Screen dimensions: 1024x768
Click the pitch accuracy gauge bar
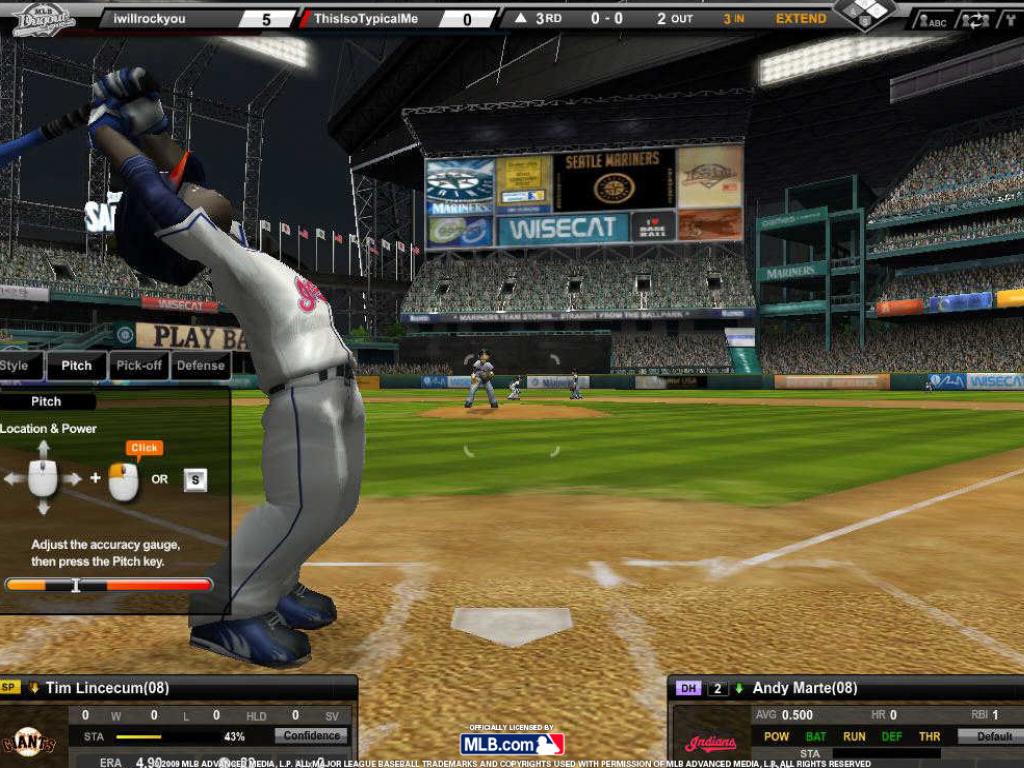109,585
